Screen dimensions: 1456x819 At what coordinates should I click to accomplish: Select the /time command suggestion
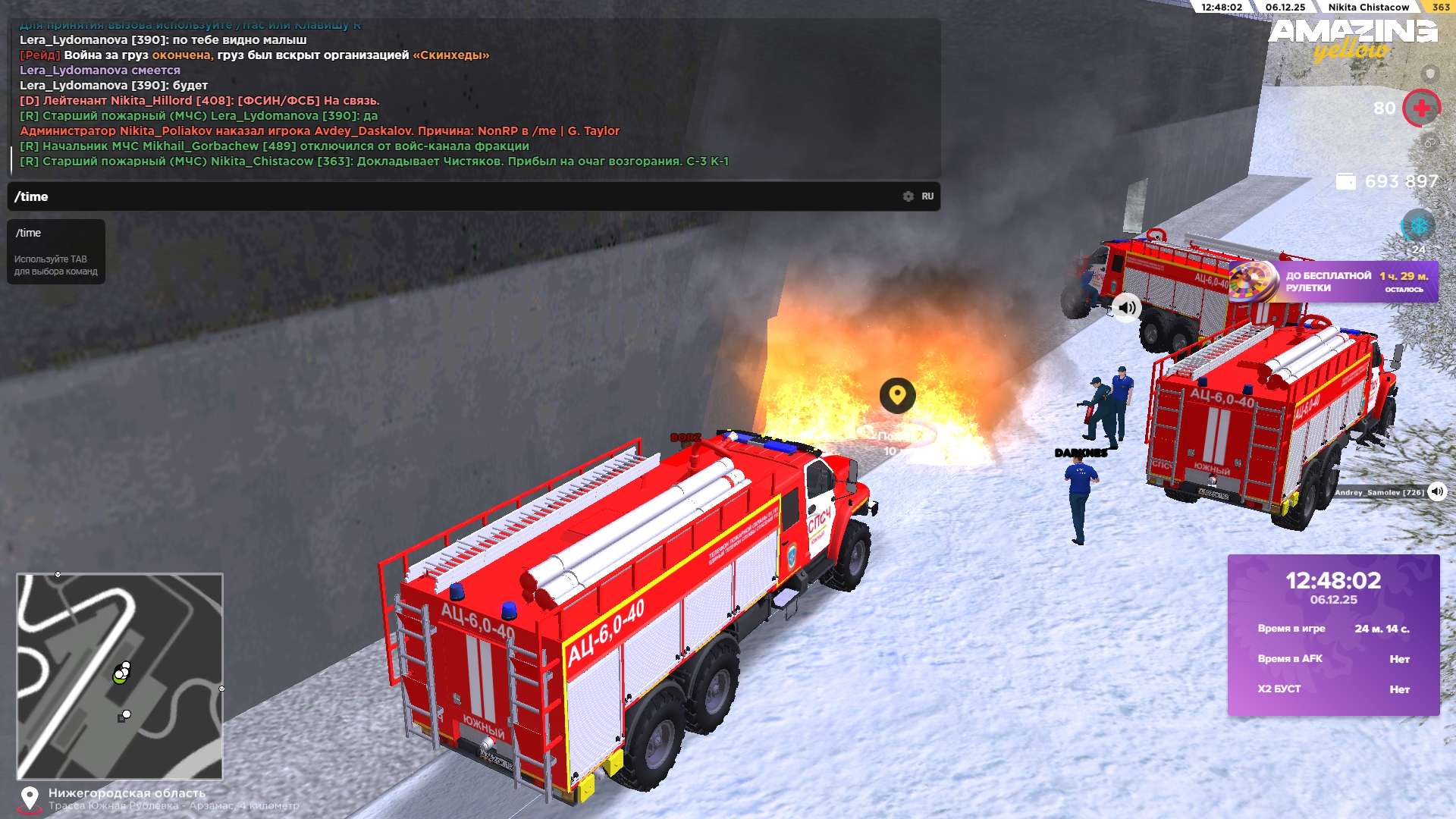pos(29,233)
